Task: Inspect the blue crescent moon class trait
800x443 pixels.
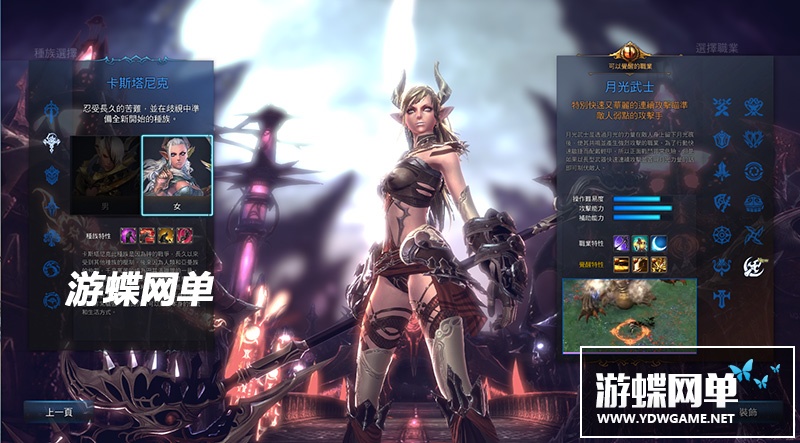Action: (x=659, y=243)
